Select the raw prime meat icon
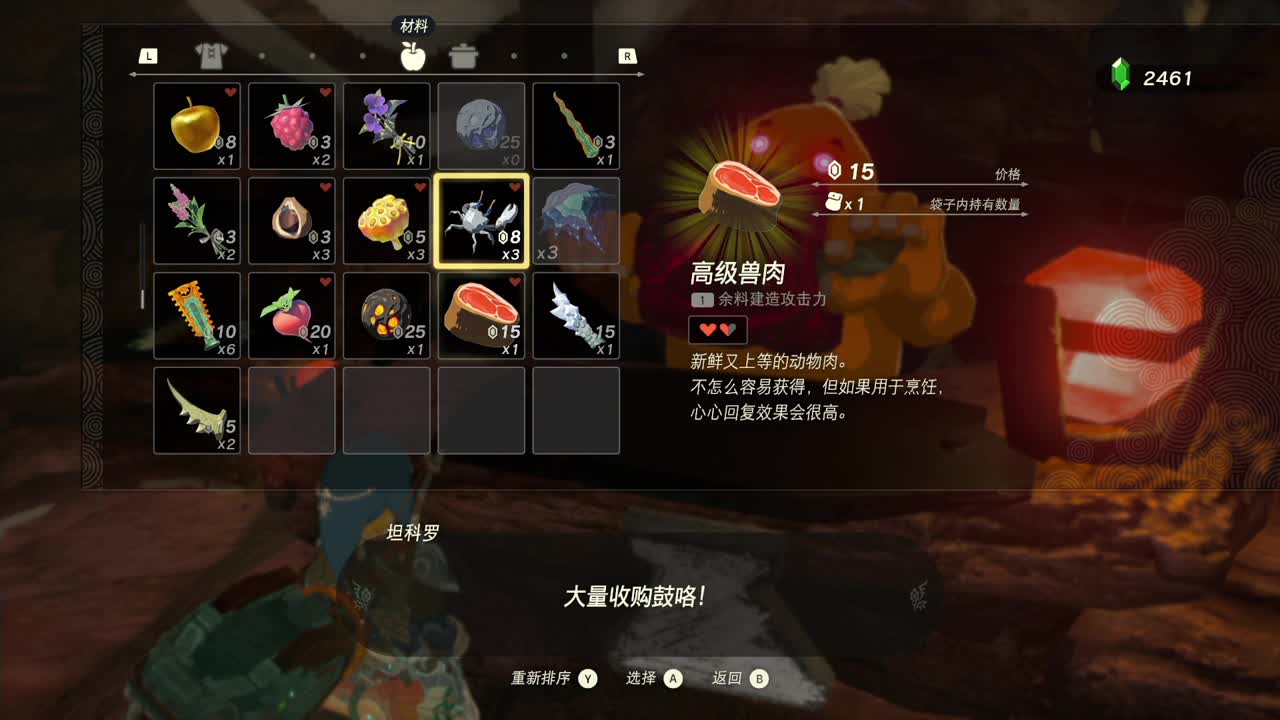This screenshot has width=1280, height=720. [x=481, y=315]
